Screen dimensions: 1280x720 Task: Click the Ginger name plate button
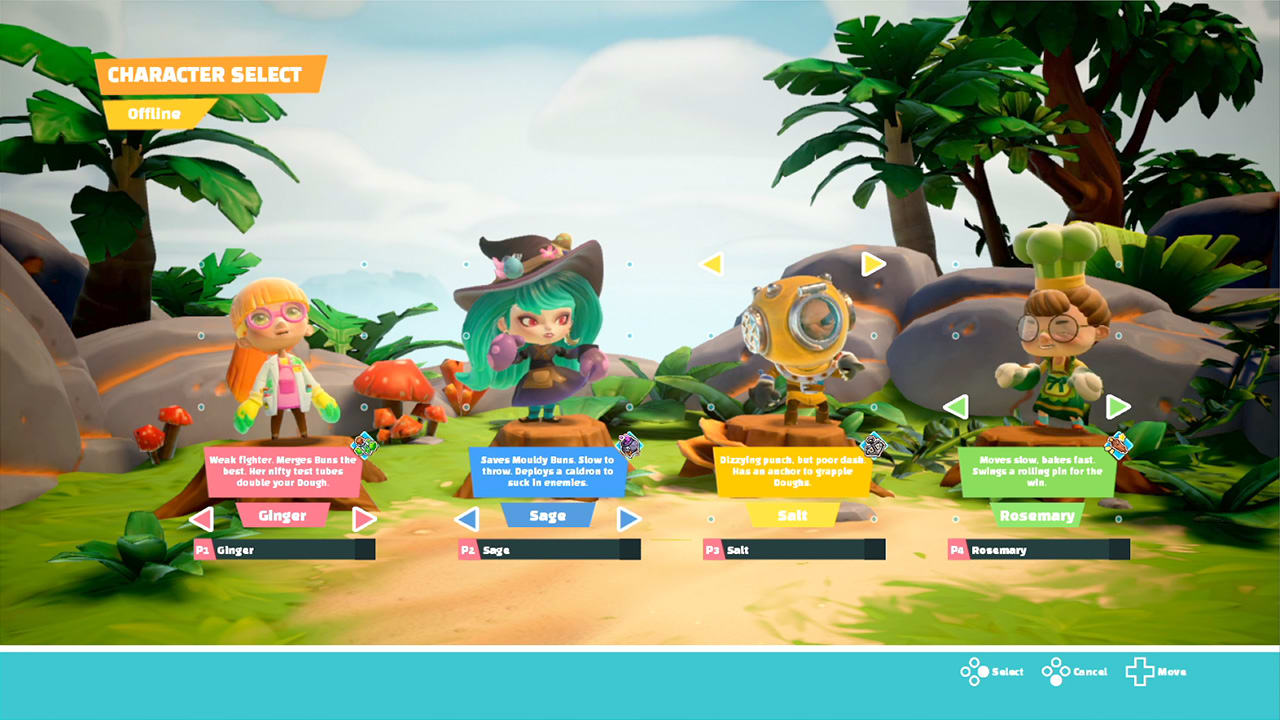tap(283, 516)
